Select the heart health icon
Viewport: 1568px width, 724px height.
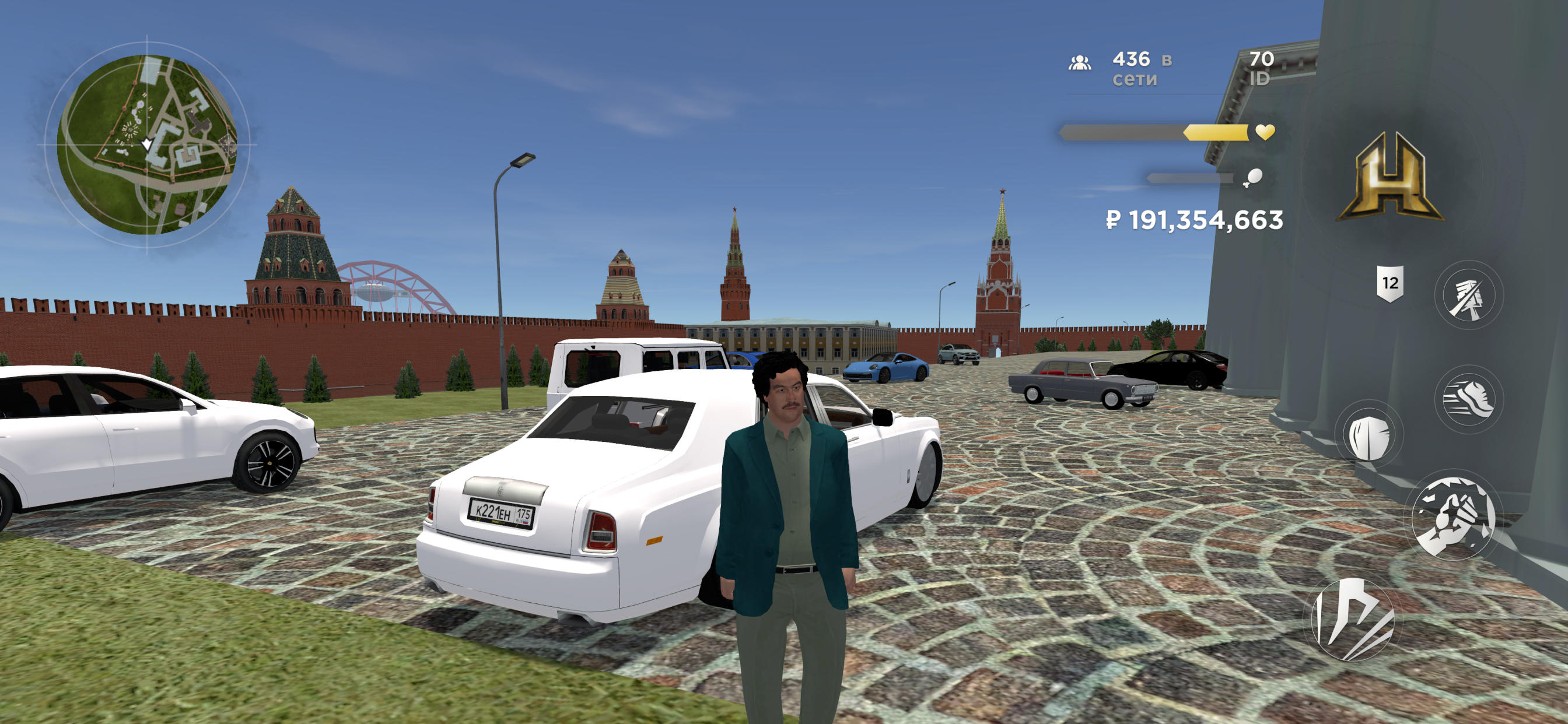click(x=1265, y=132)
